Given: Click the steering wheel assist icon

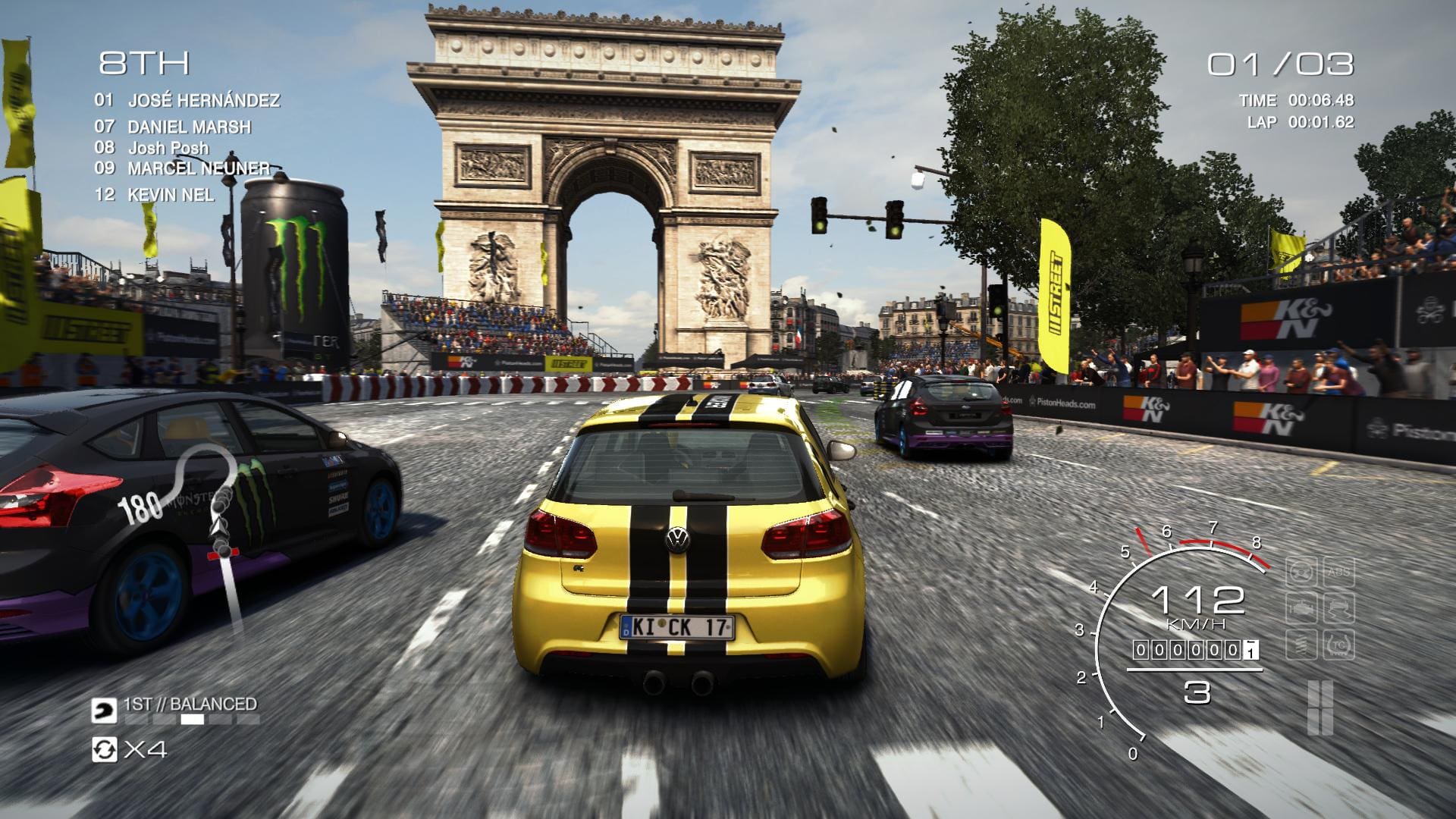Looking at the screenshot, I should coord(1301,572).
